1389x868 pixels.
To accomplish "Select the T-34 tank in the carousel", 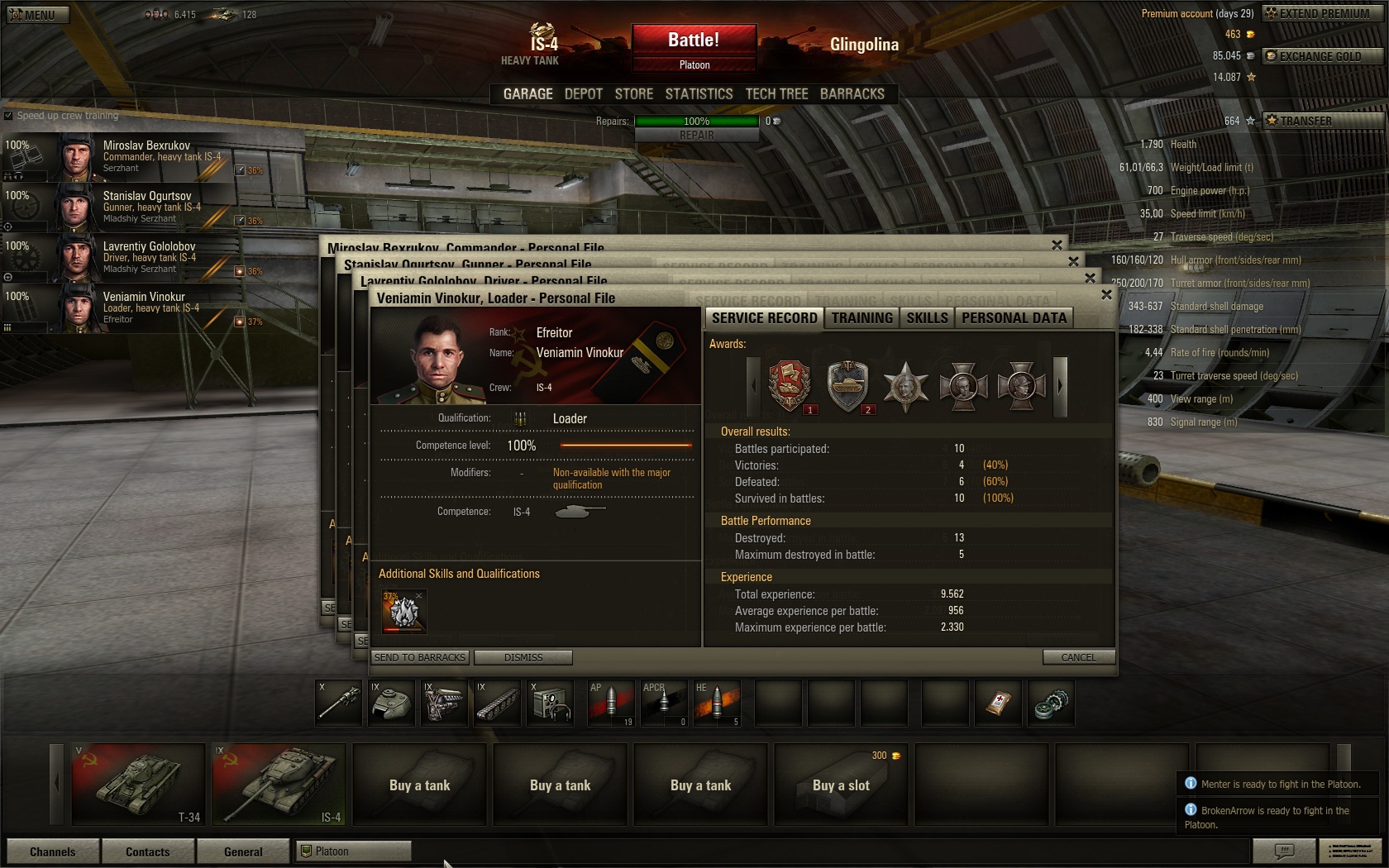I will coord(138,784).
